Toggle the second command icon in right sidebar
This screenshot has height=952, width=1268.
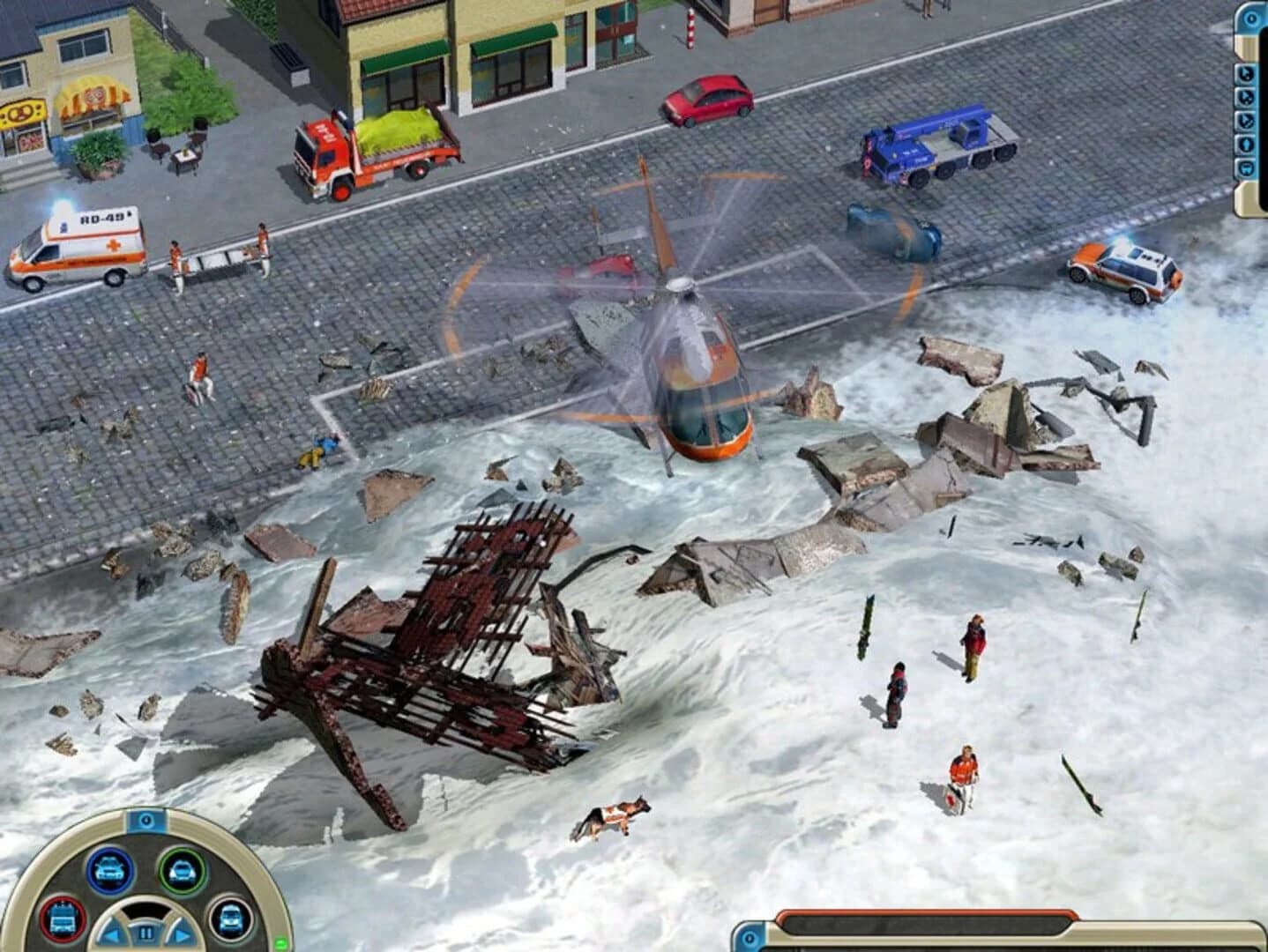click(x=1247, y=98)
